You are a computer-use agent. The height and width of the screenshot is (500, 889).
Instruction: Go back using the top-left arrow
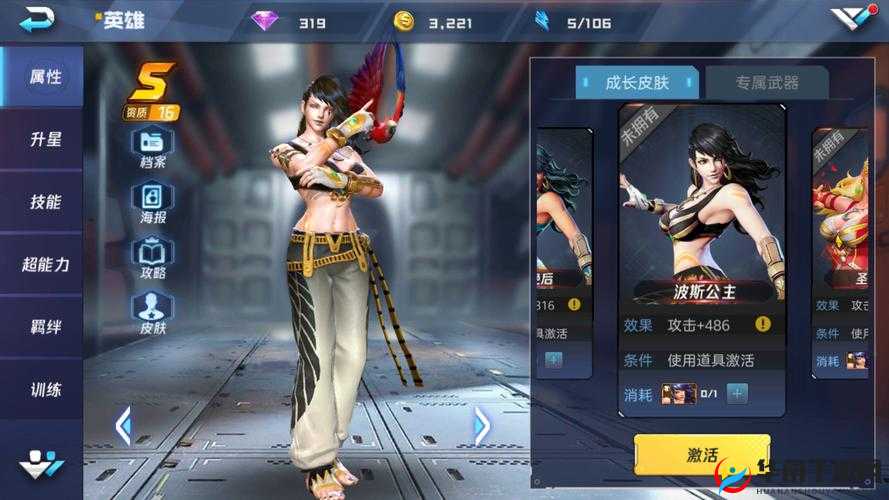click(38, 19)
